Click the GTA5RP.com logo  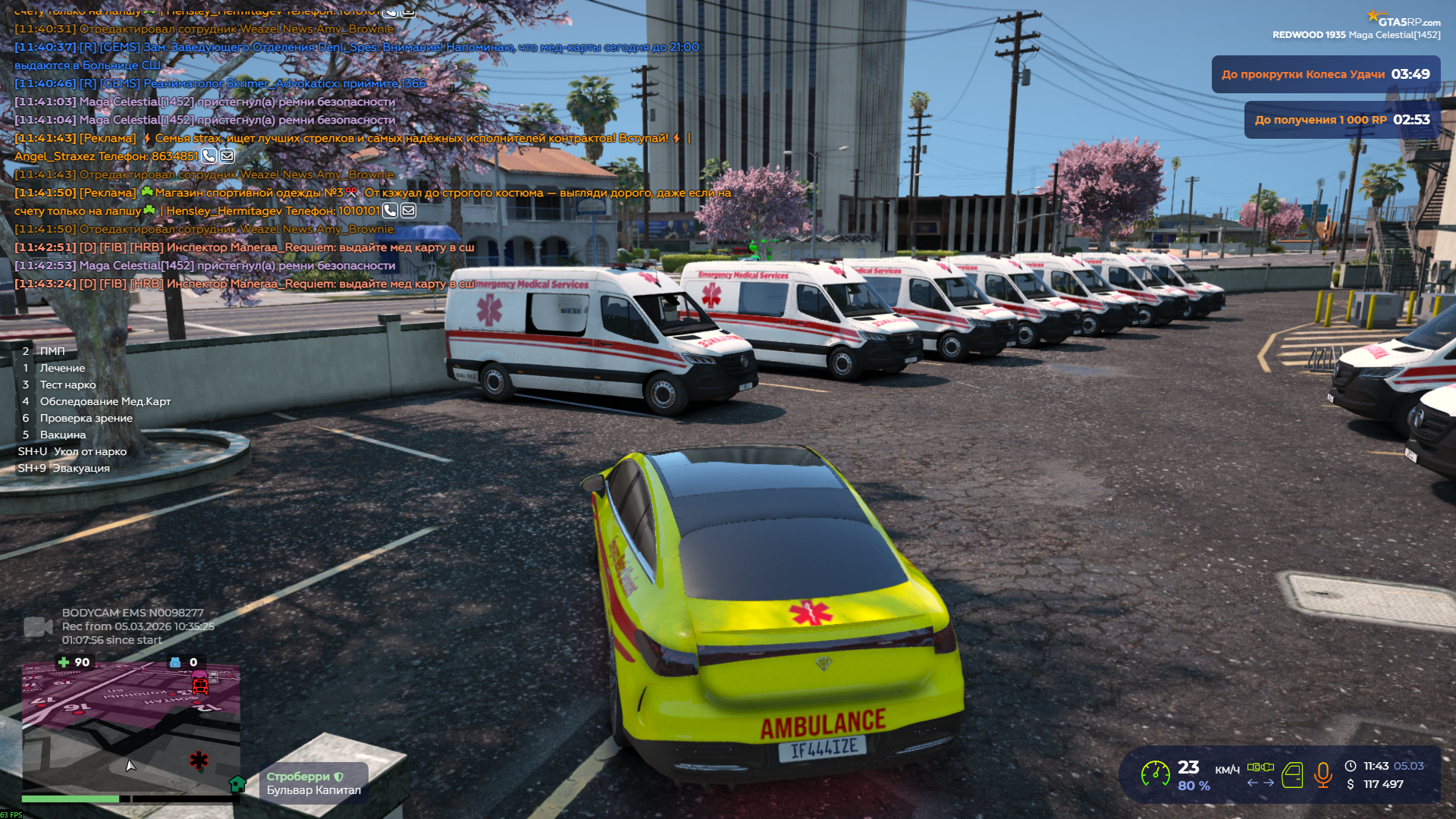pos(1403,20)
